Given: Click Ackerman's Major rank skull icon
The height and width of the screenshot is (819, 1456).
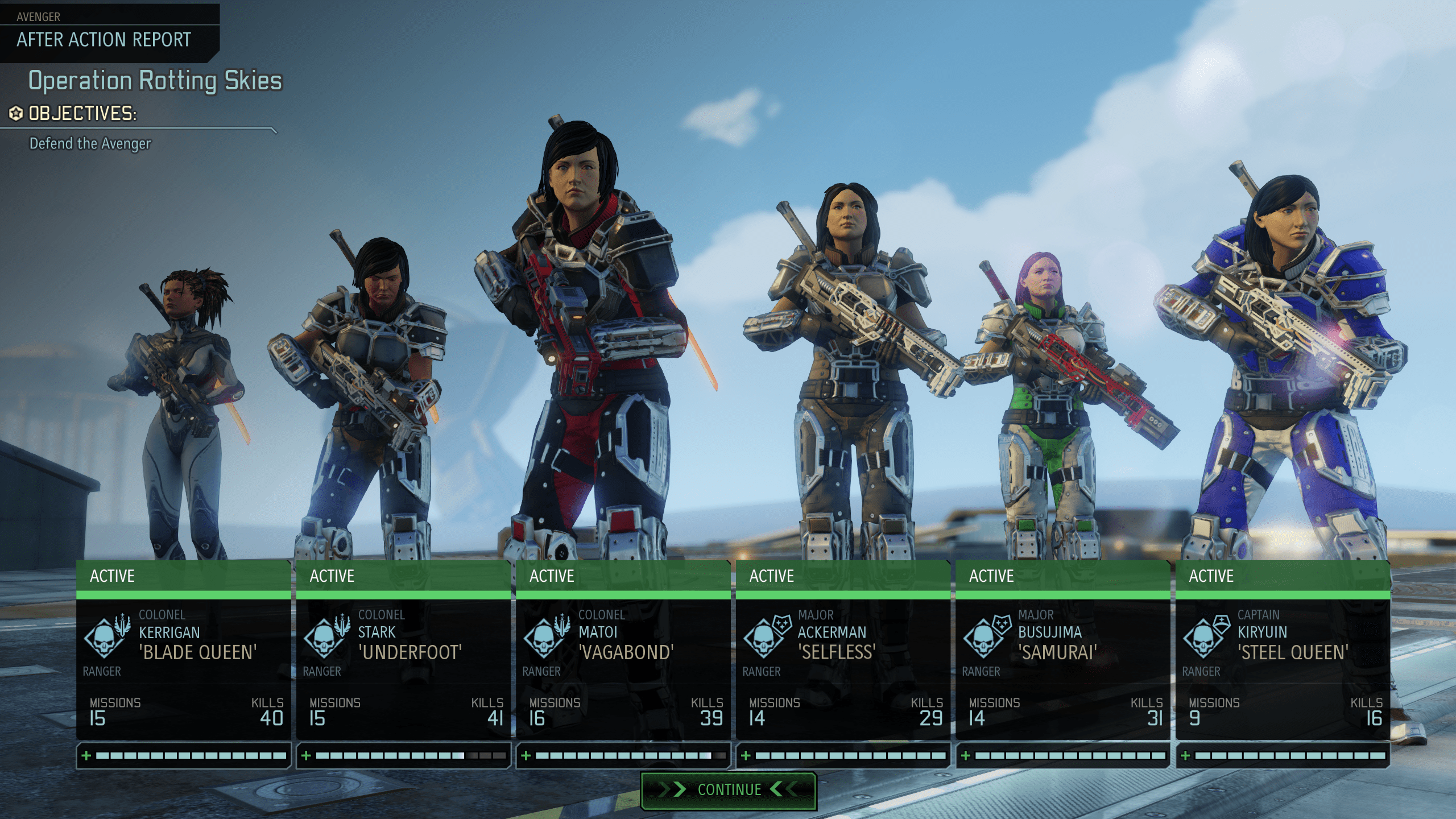Looking at the screenshot, I should [763, 638].
